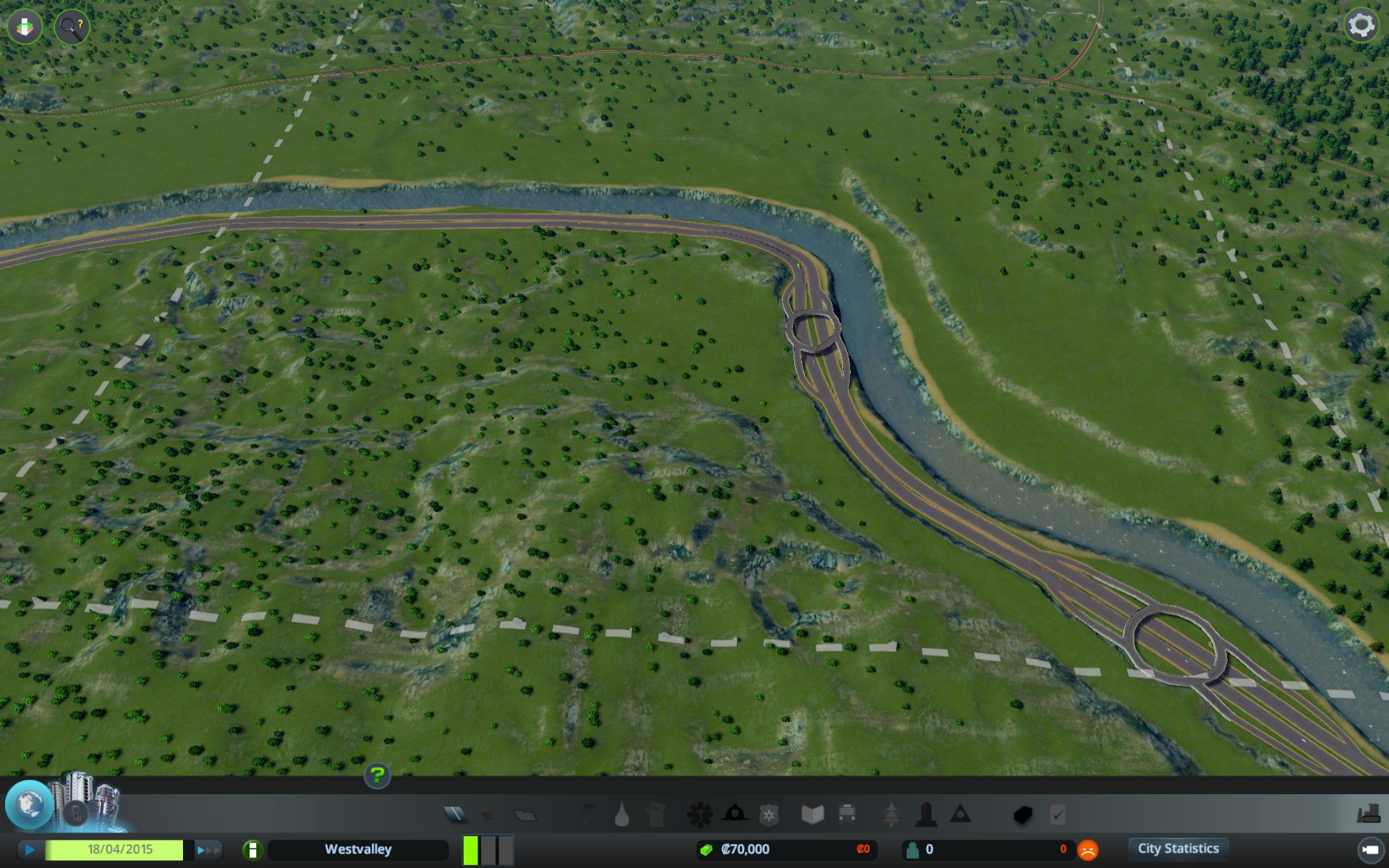Click the bulldozer tool

(1367, 815)
